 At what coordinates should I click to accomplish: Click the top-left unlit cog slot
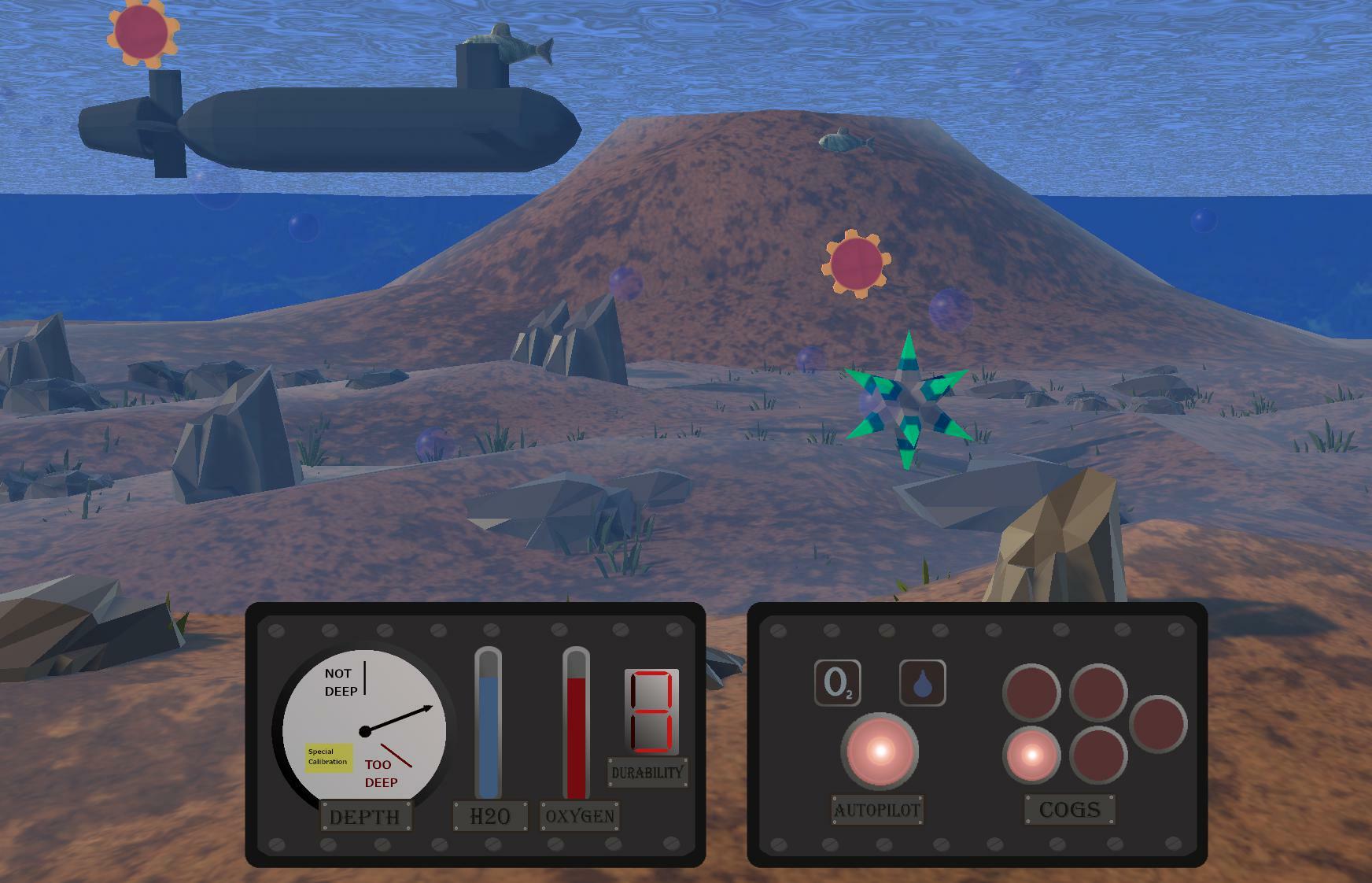pyautogui.click(x=1031, y=693)
